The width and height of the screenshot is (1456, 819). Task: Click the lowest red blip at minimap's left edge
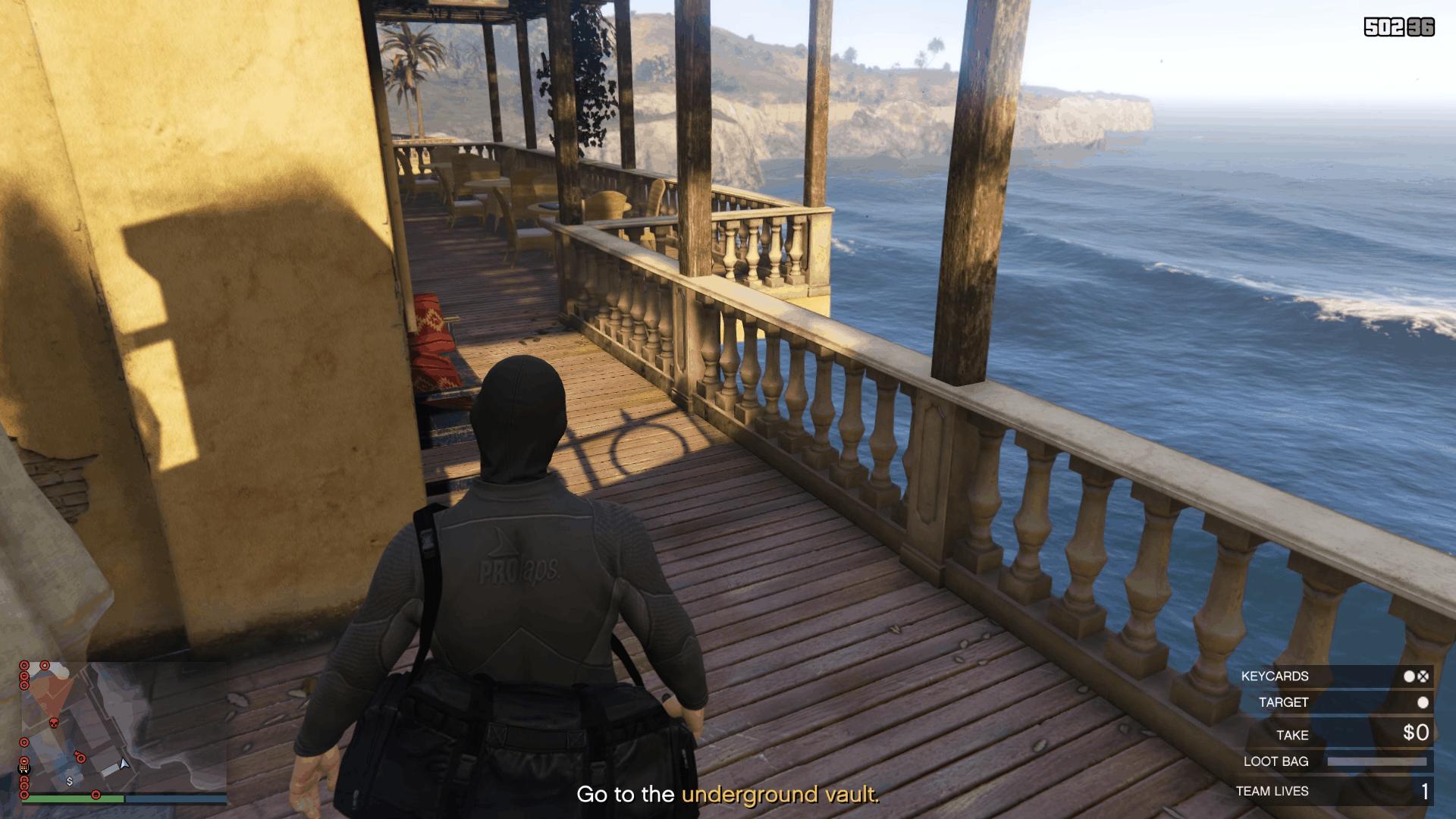(x=24, y=795)
